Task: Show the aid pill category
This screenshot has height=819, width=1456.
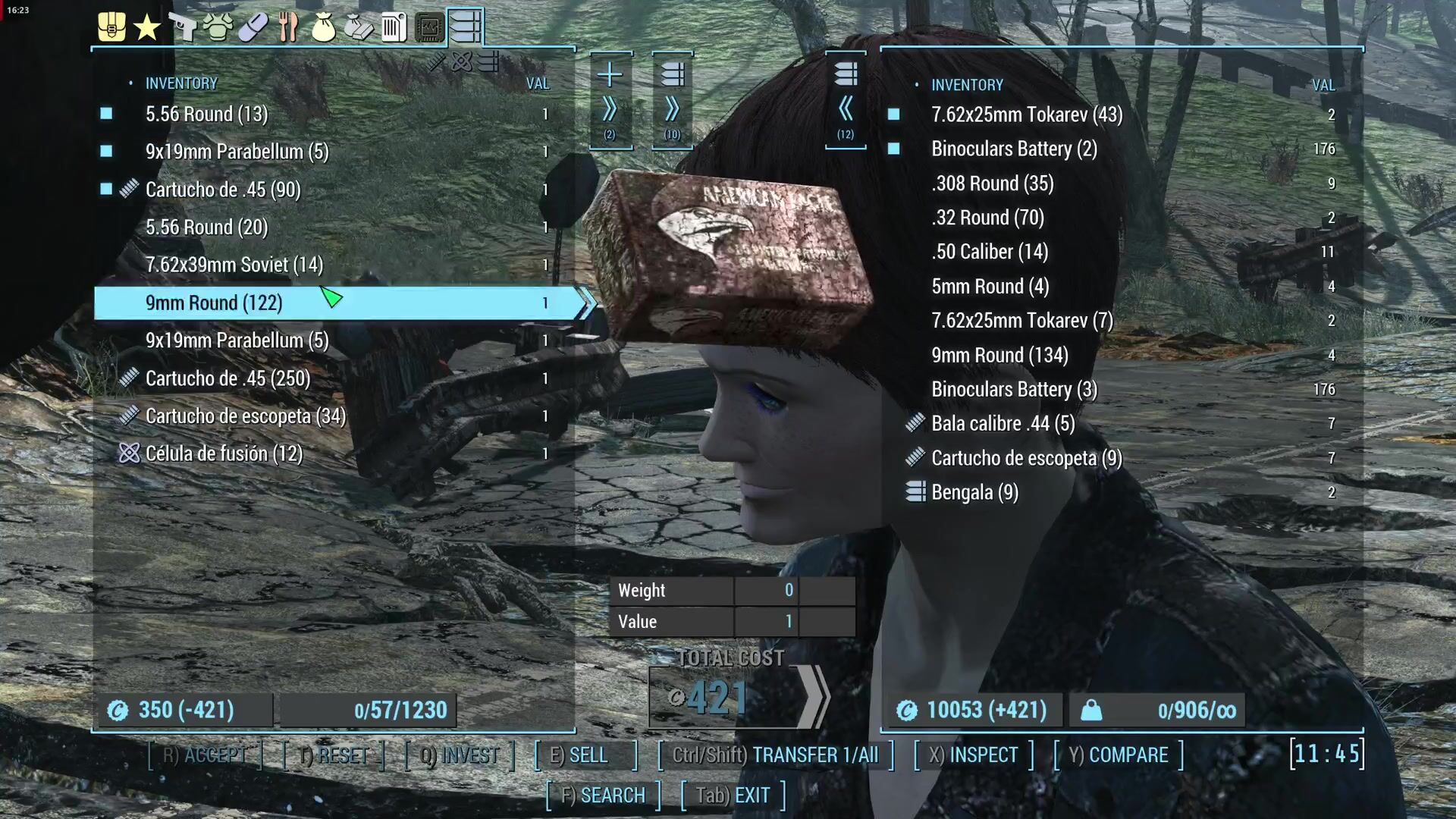Action: 253,28
